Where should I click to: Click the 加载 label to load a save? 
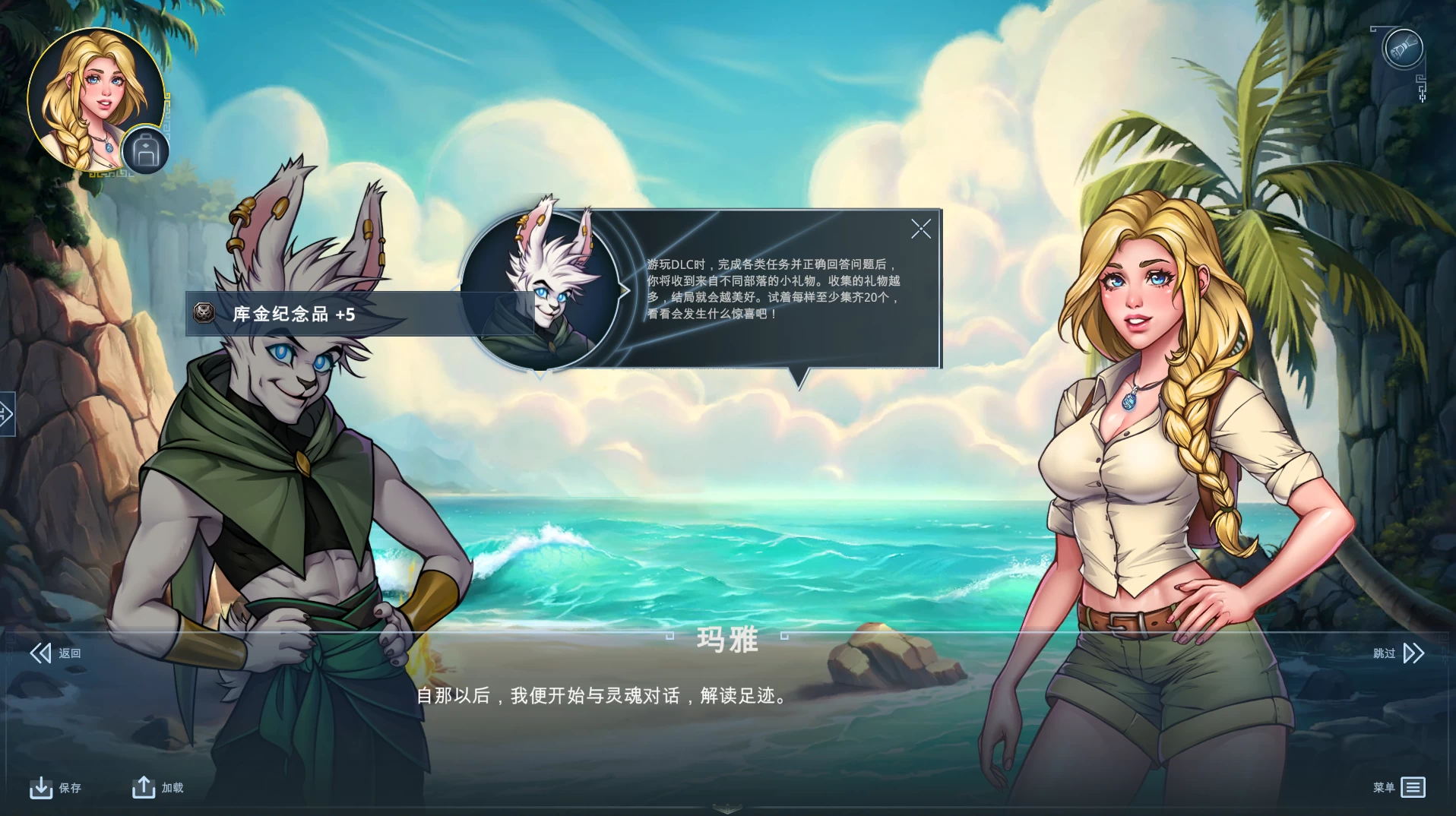(173, 788)
